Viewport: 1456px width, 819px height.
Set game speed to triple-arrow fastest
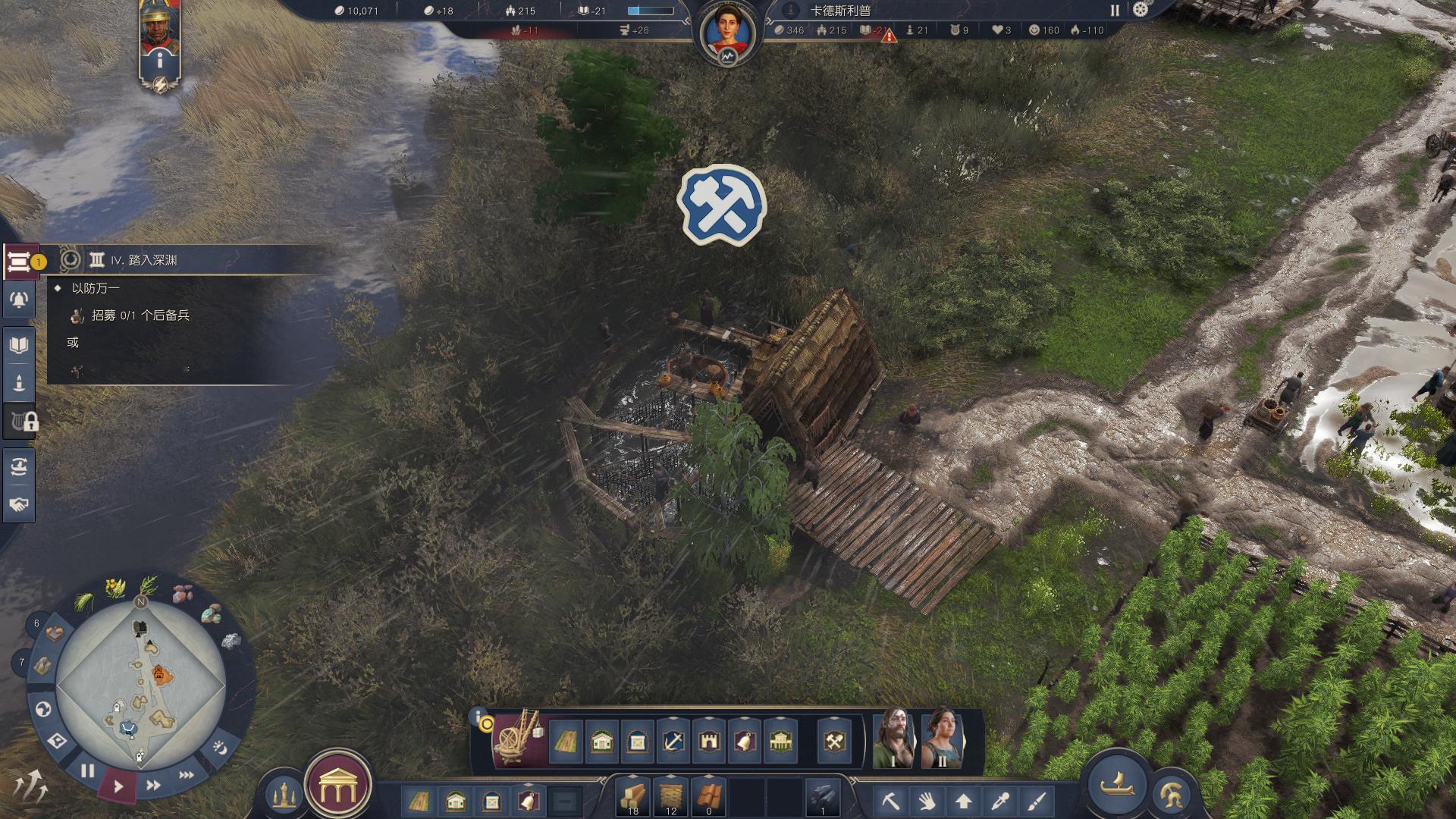186,775
